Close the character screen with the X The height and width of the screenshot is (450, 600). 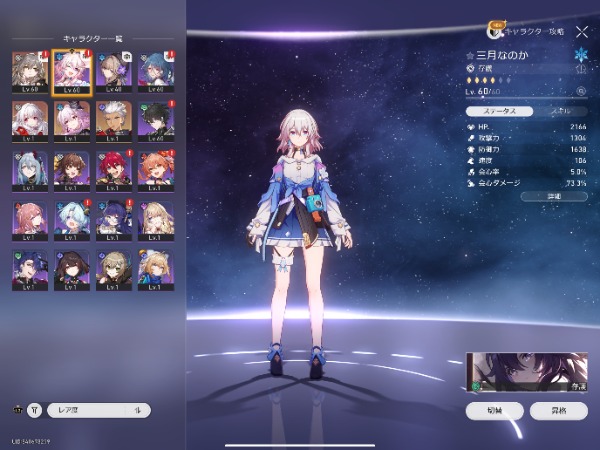pyautogui.click(x=582, y=33)
